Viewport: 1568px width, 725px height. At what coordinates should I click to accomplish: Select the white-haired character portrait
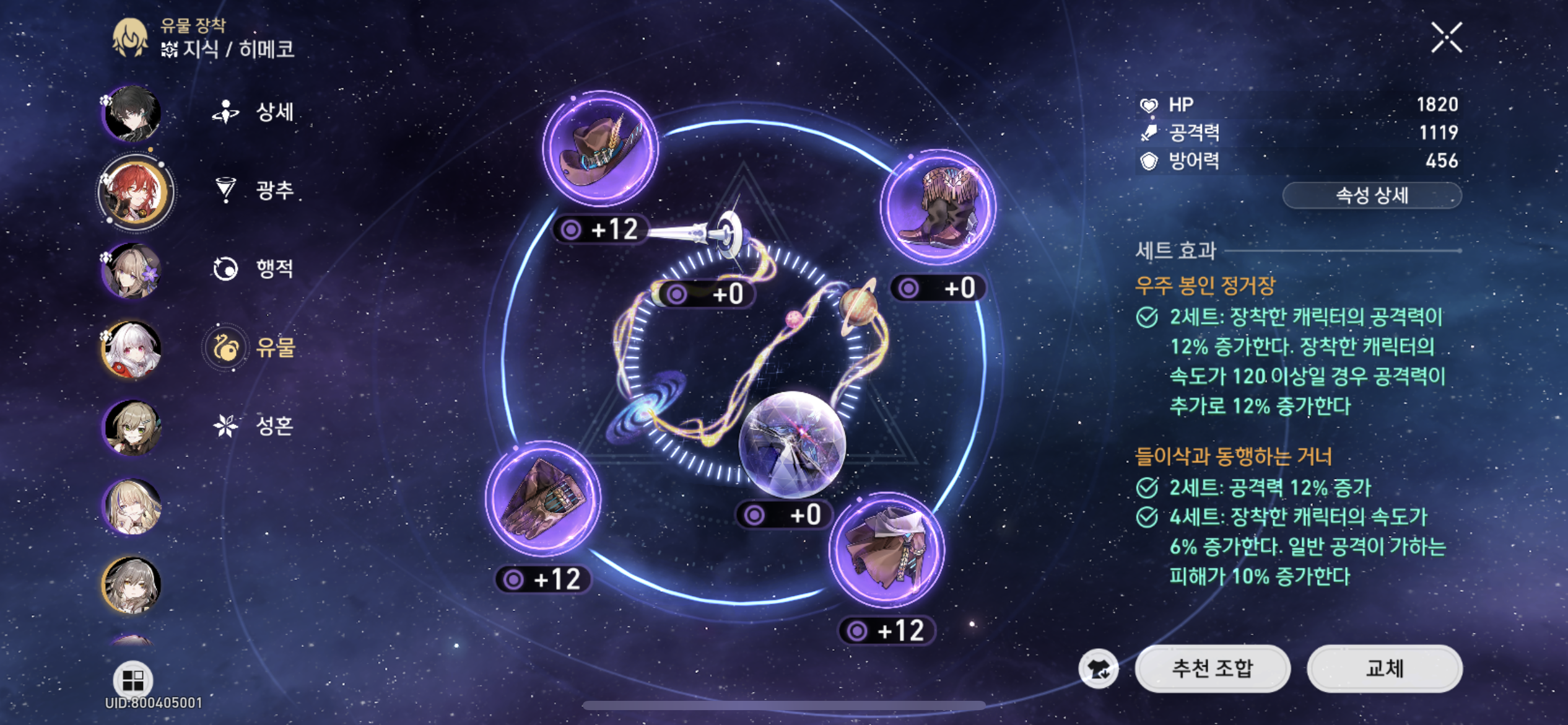click(x=132, y=349)
